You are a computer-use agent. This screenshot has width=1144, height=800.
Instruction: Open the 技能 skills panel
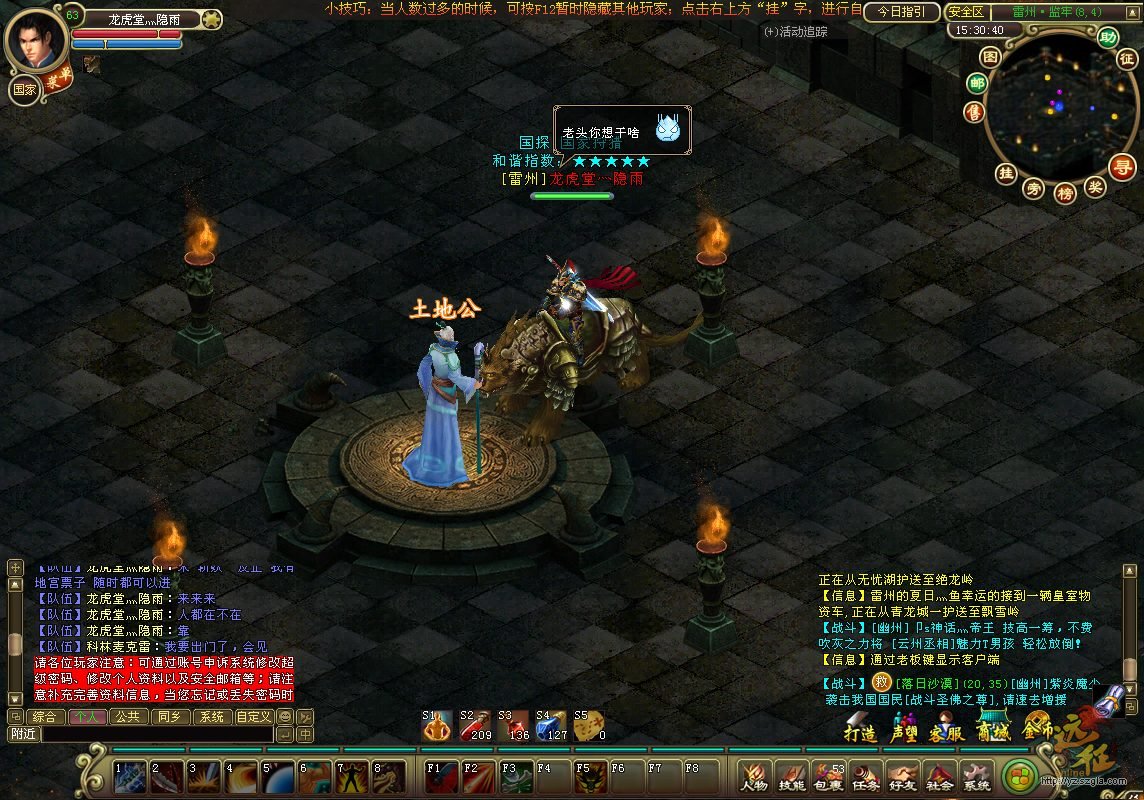coord(791,776)
